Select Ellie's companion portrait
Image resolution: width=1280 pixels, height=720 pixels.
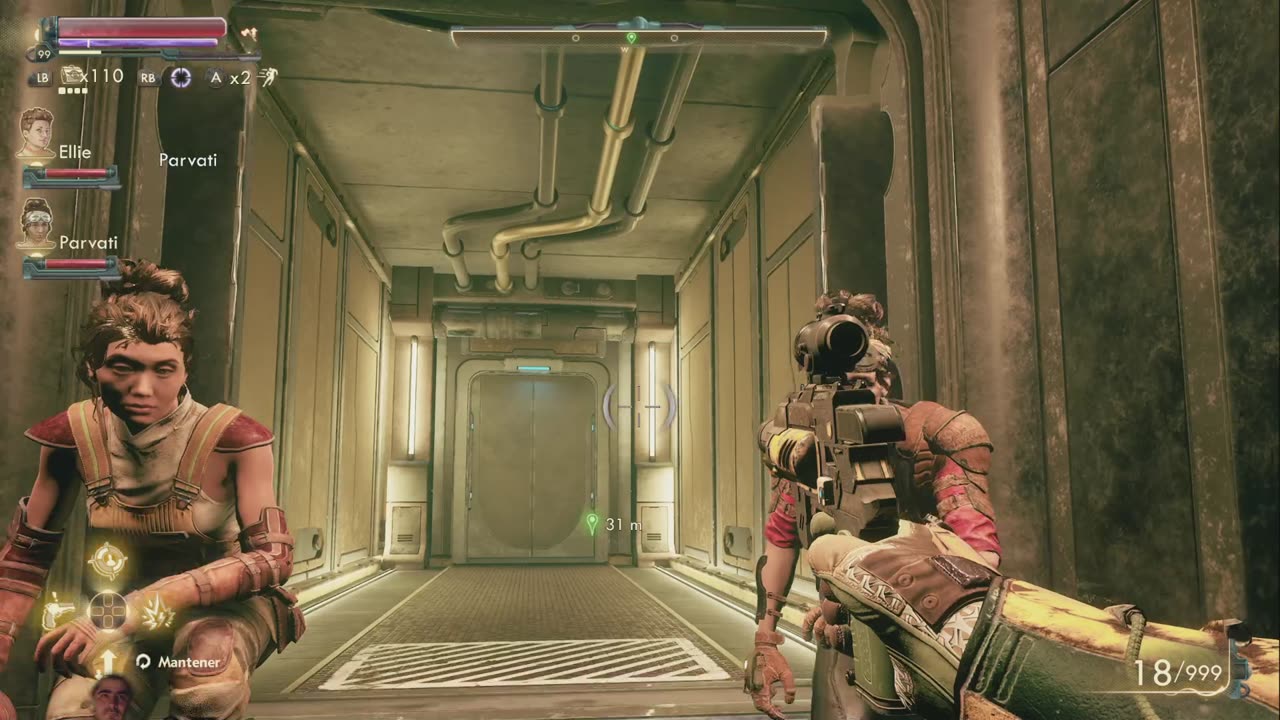(37, 132)
